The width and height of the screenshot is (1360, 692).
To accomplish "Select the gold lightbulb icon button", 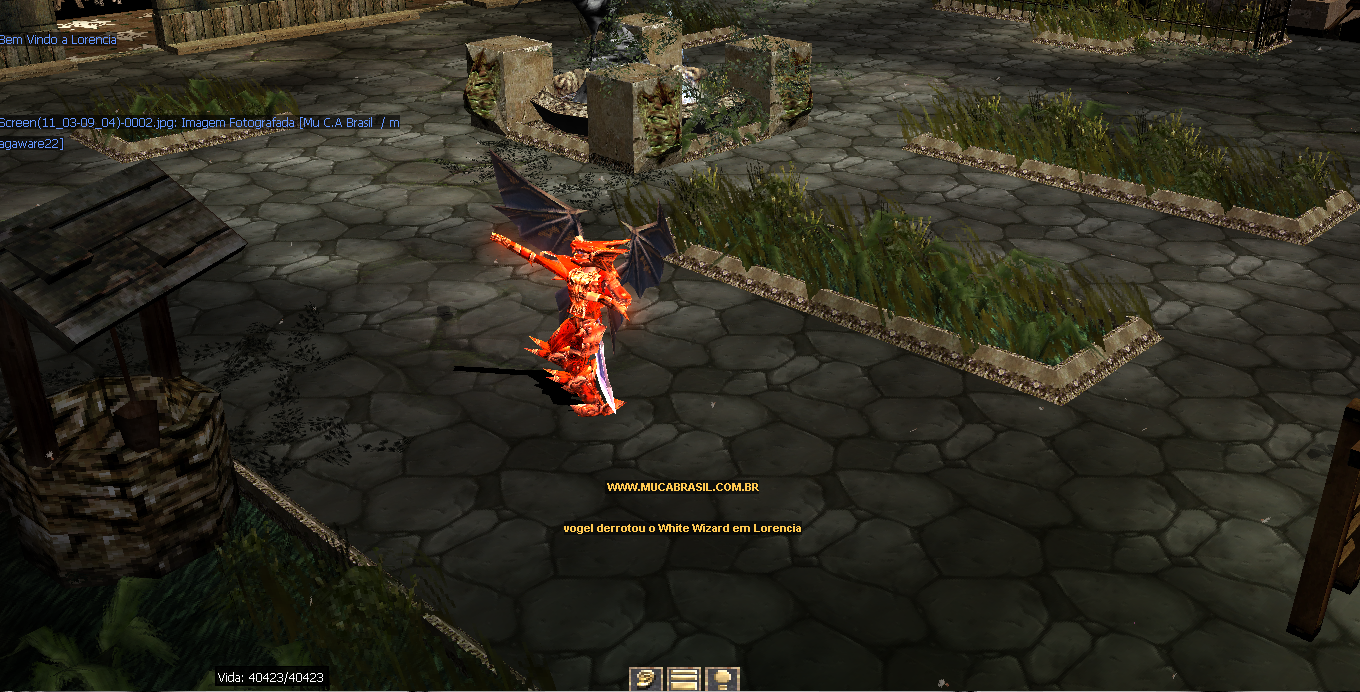I will click(x=722, y=679).
